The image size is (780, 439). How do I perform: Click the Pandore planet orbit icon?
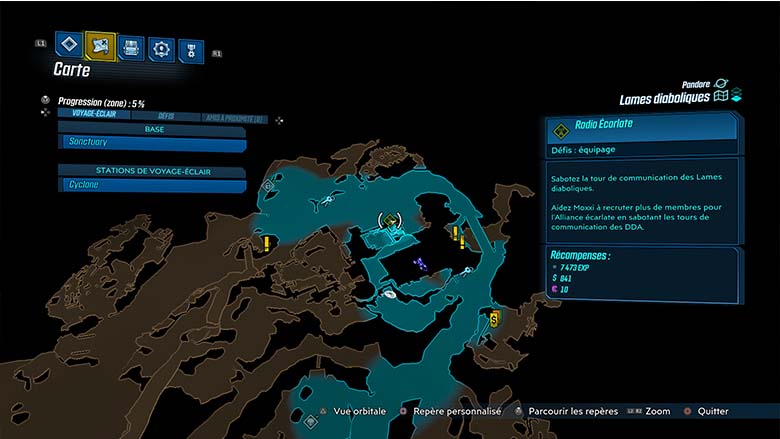pos(720,85)
